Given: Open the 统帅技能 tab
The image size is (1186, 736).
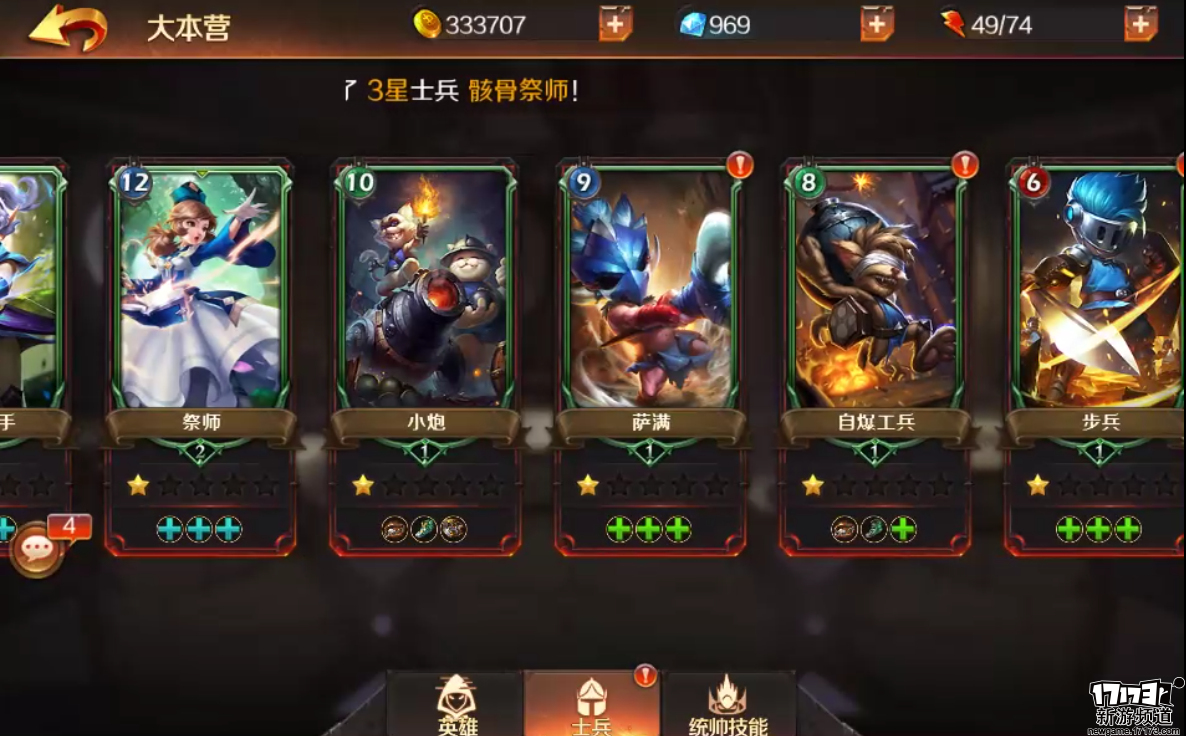Looking at the screenshot, I should tap(728, 705).
